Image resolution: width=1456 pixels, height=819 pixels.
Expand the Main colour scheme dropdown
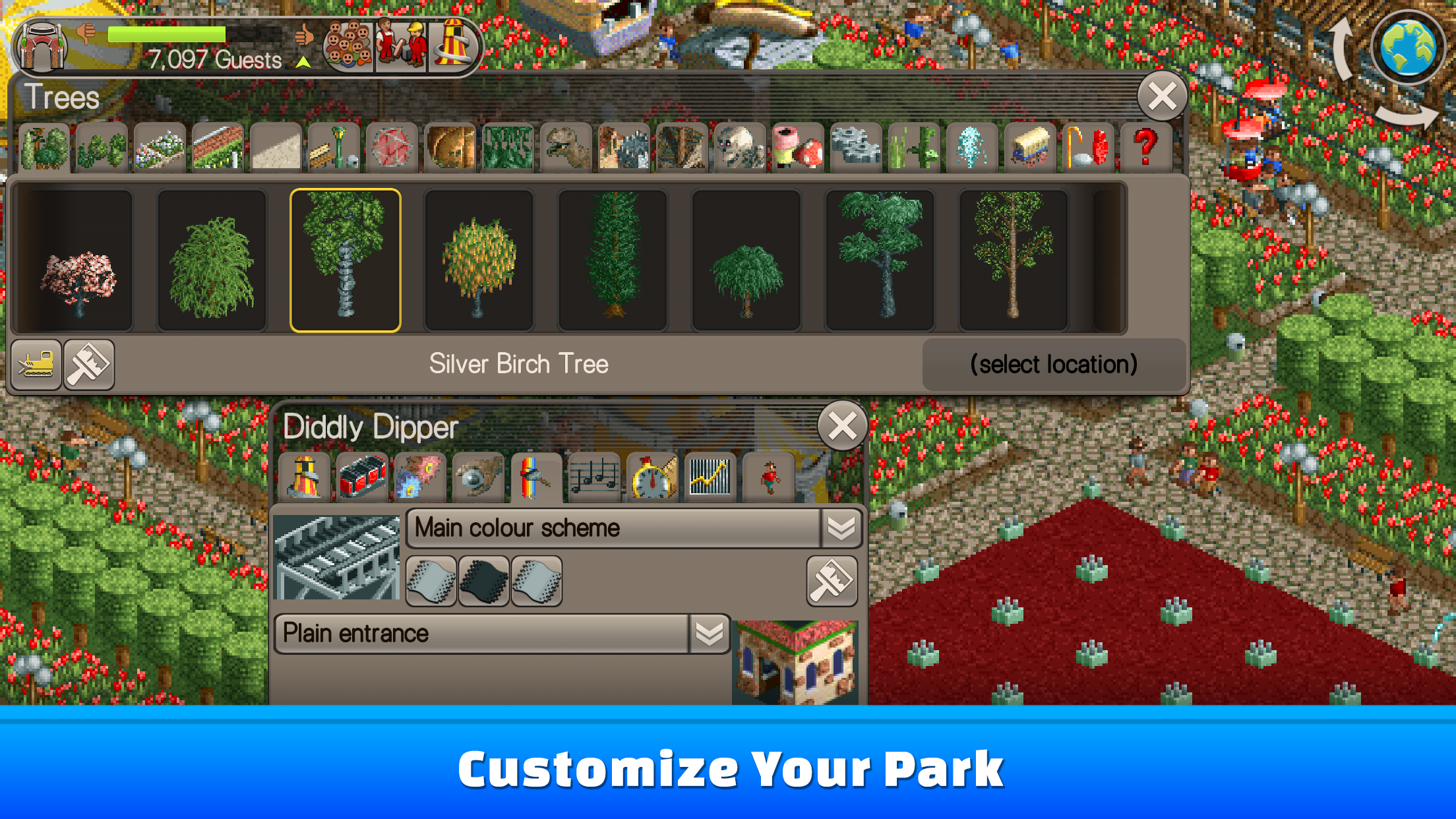[x=841, y=528]
